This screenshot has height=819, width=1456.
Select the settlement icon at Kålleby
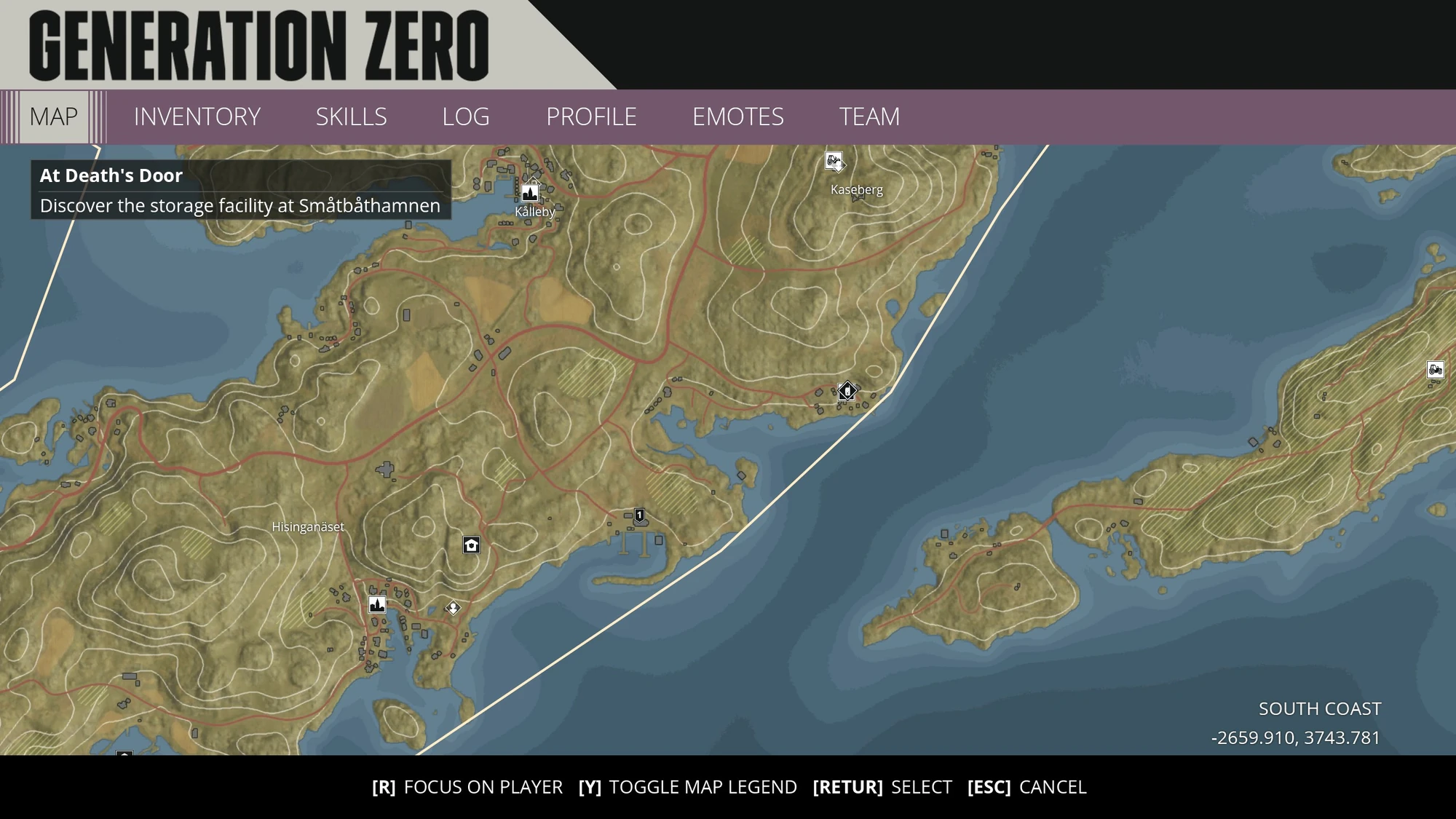pyautogui.click(x=530, y=193)
